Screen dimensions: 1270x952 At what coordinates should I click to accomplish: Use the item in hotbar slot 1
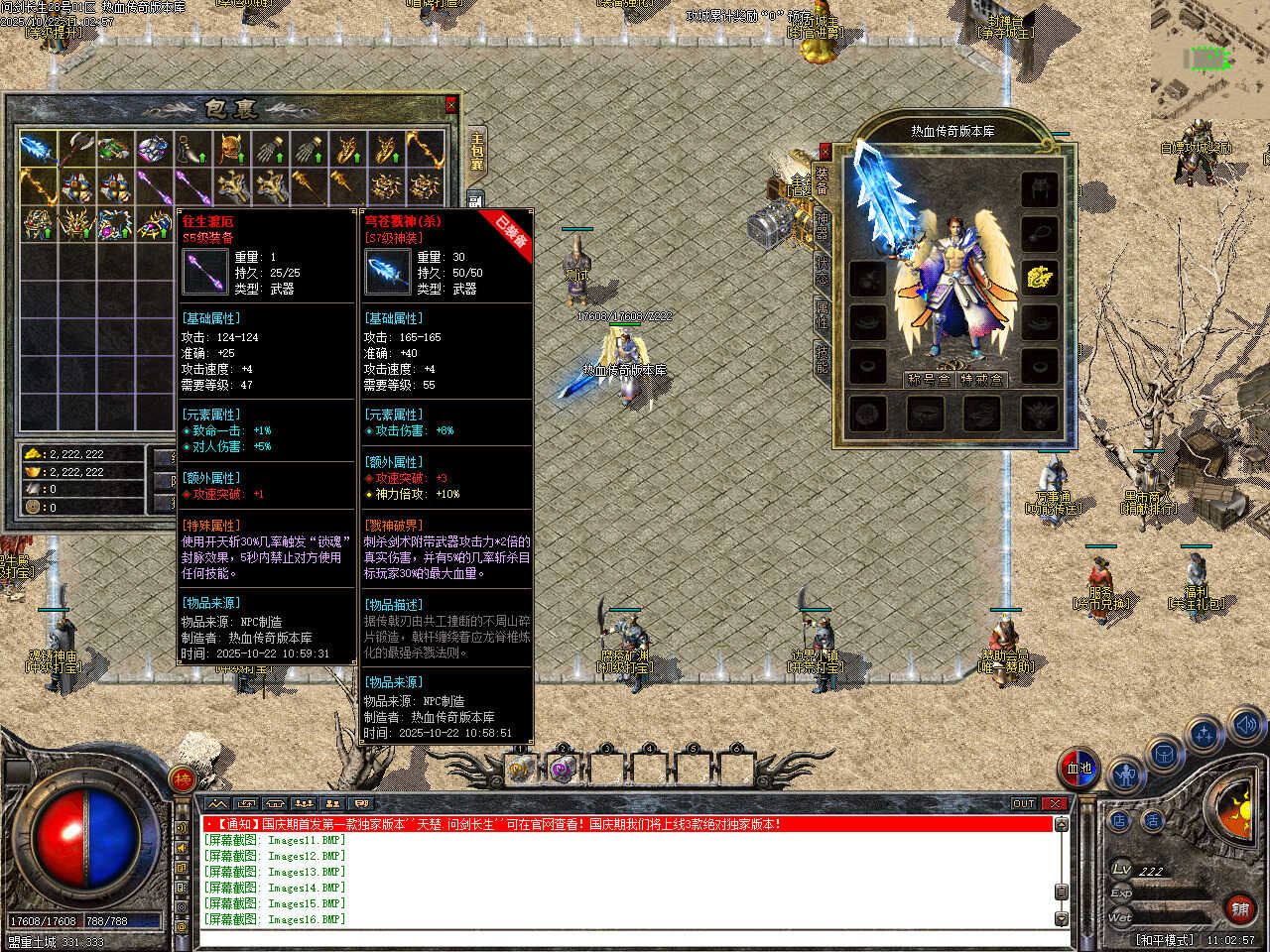click(x=520, y=768)
